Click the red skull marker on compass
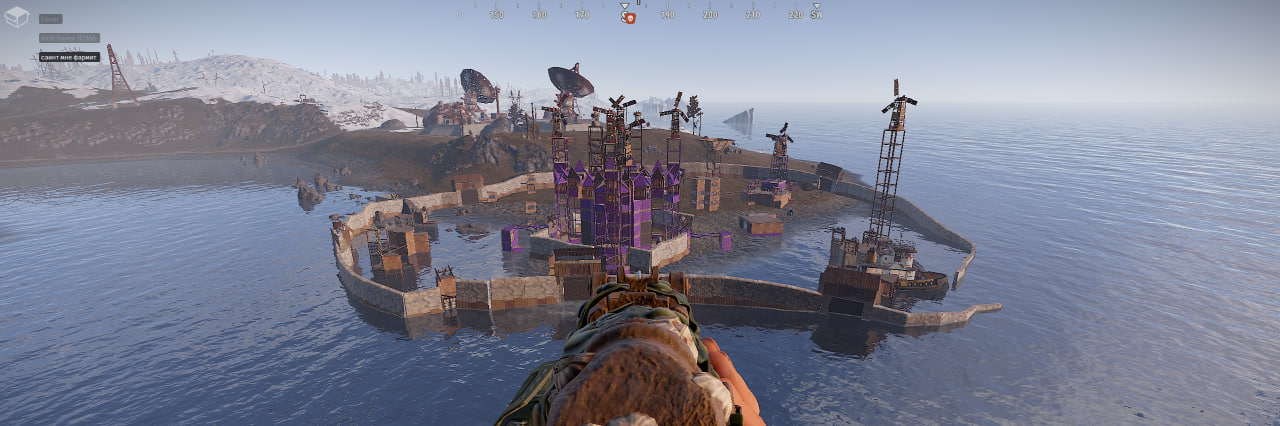Image resolution: width=1280 pixels, height=426 pixels. (x=629, y=17)
